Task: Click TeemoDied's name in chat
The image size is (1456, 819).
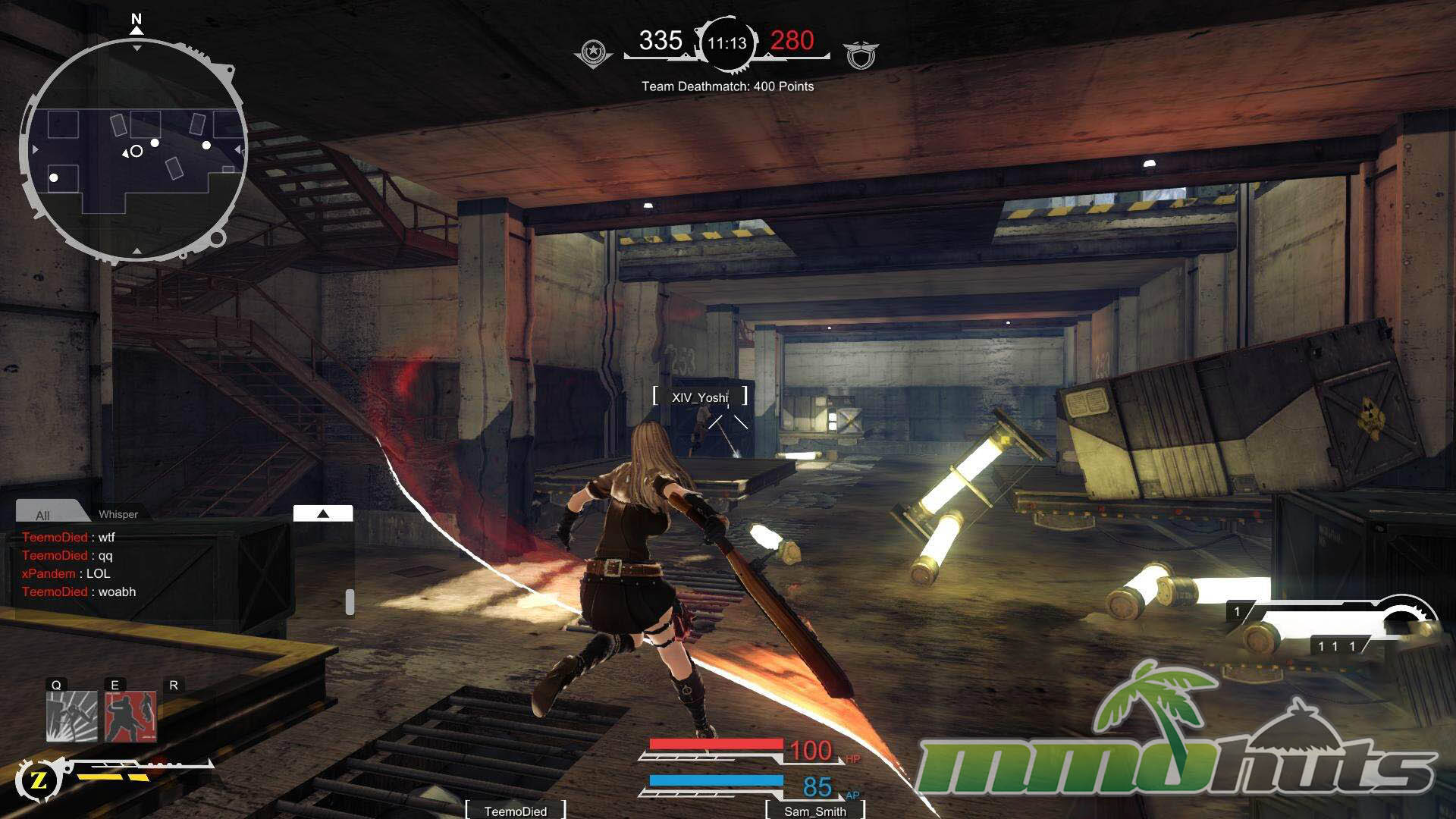Action: 55,537
